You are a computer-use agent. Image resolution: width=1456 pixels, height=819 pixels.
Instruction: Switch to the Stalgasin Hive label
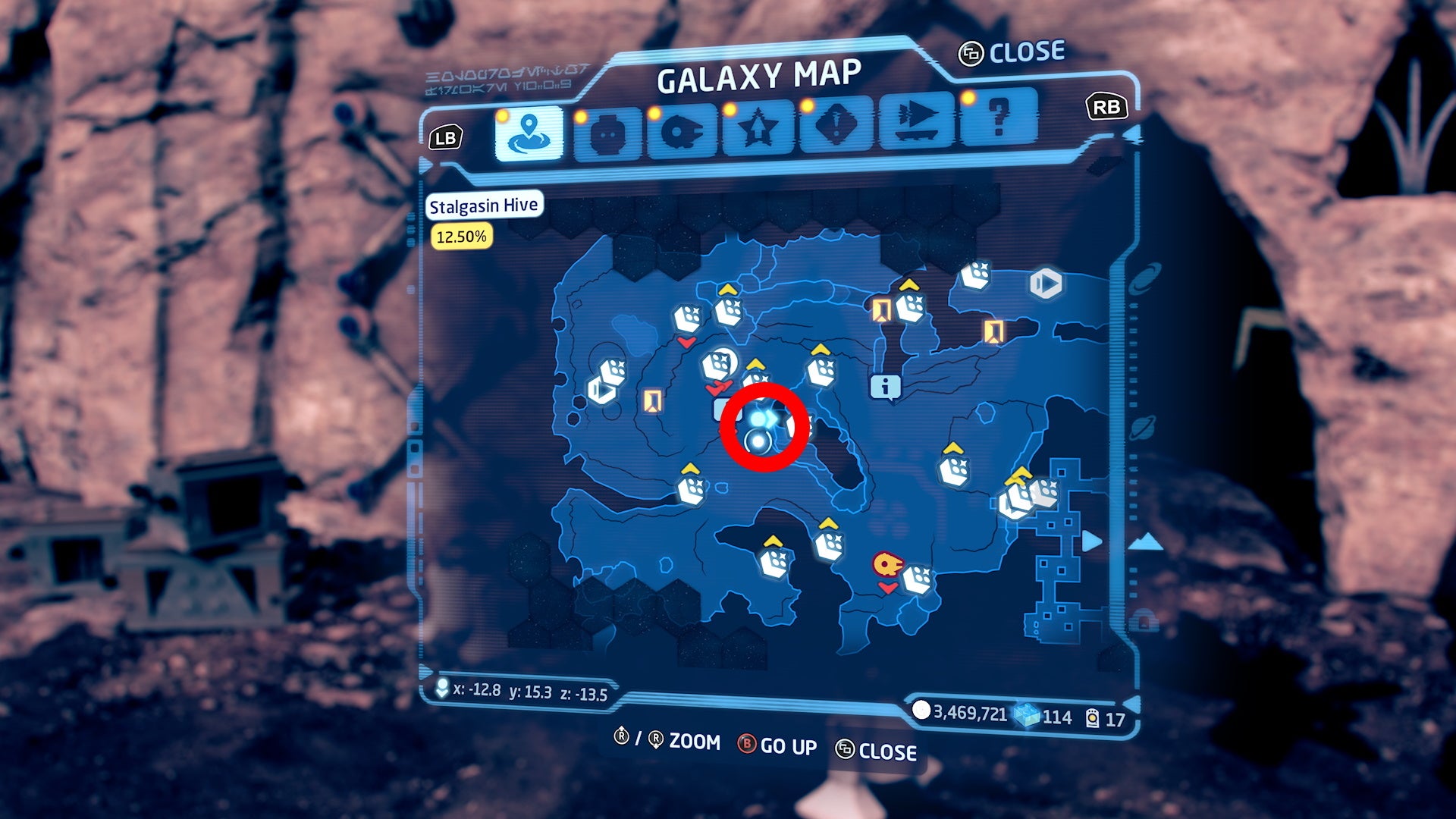484,205
